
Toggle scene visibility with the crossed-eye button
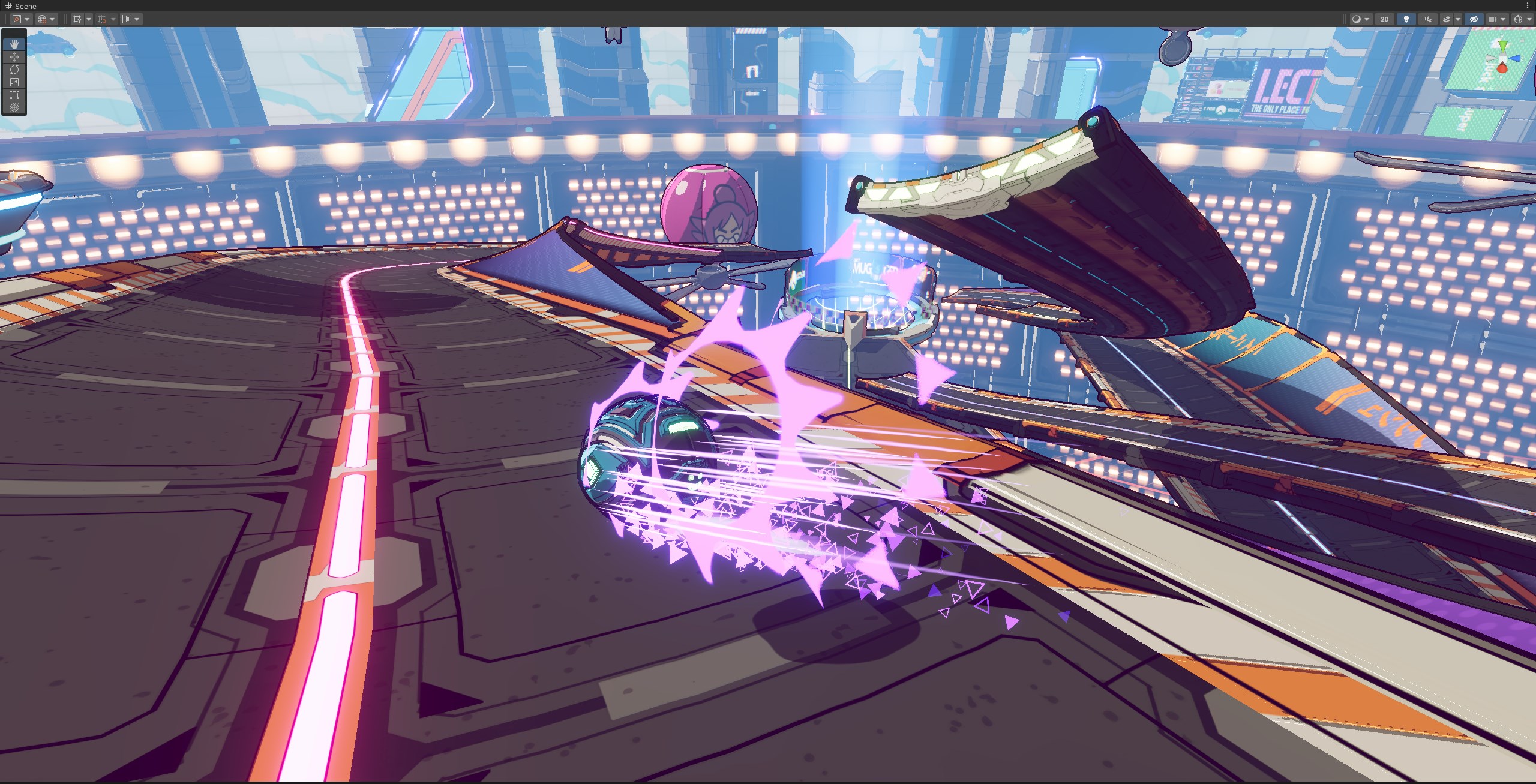pyautogui.click(x=1473, y=19)
